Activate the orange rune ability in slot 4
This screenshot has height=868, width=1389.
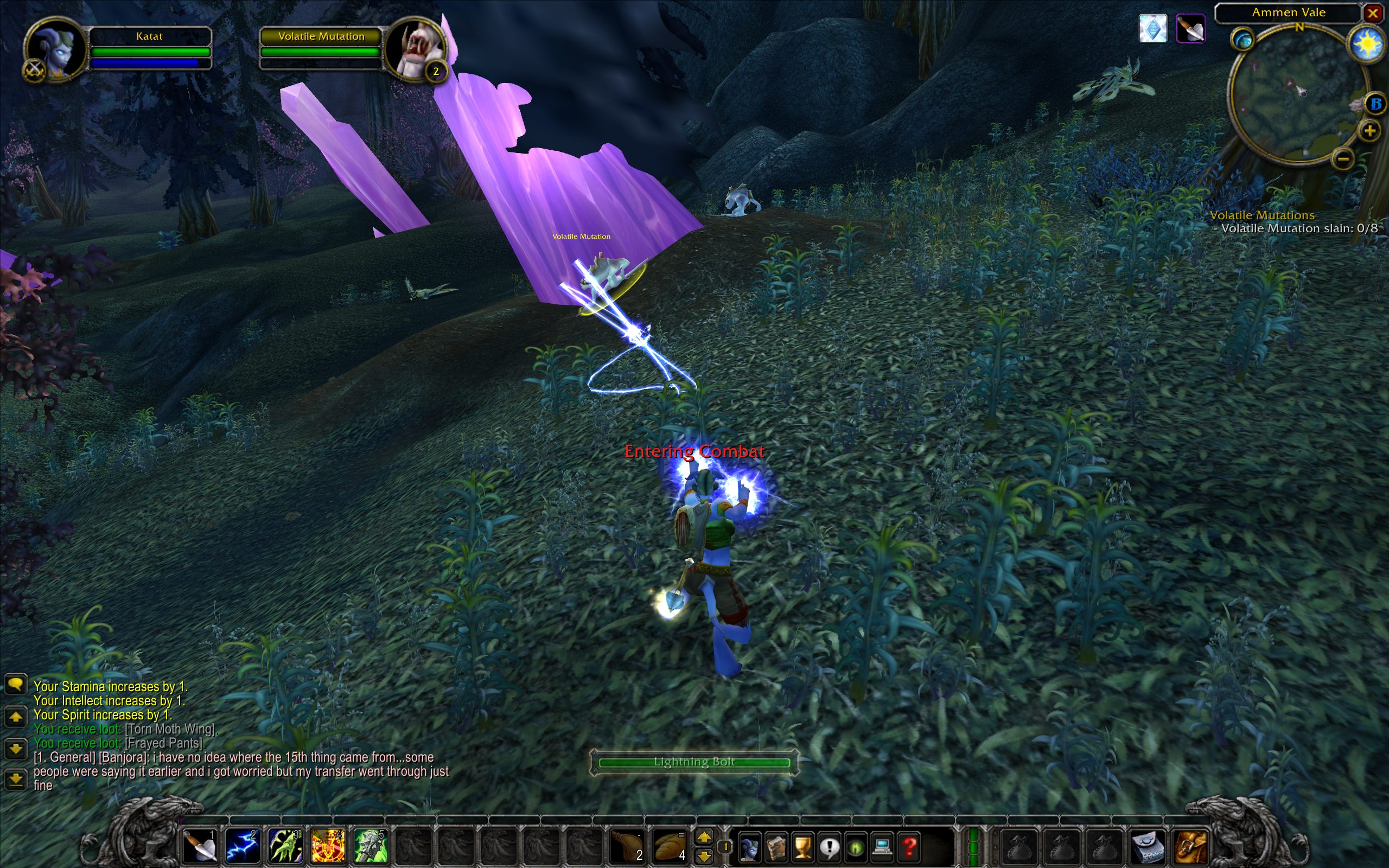[327, 846]
